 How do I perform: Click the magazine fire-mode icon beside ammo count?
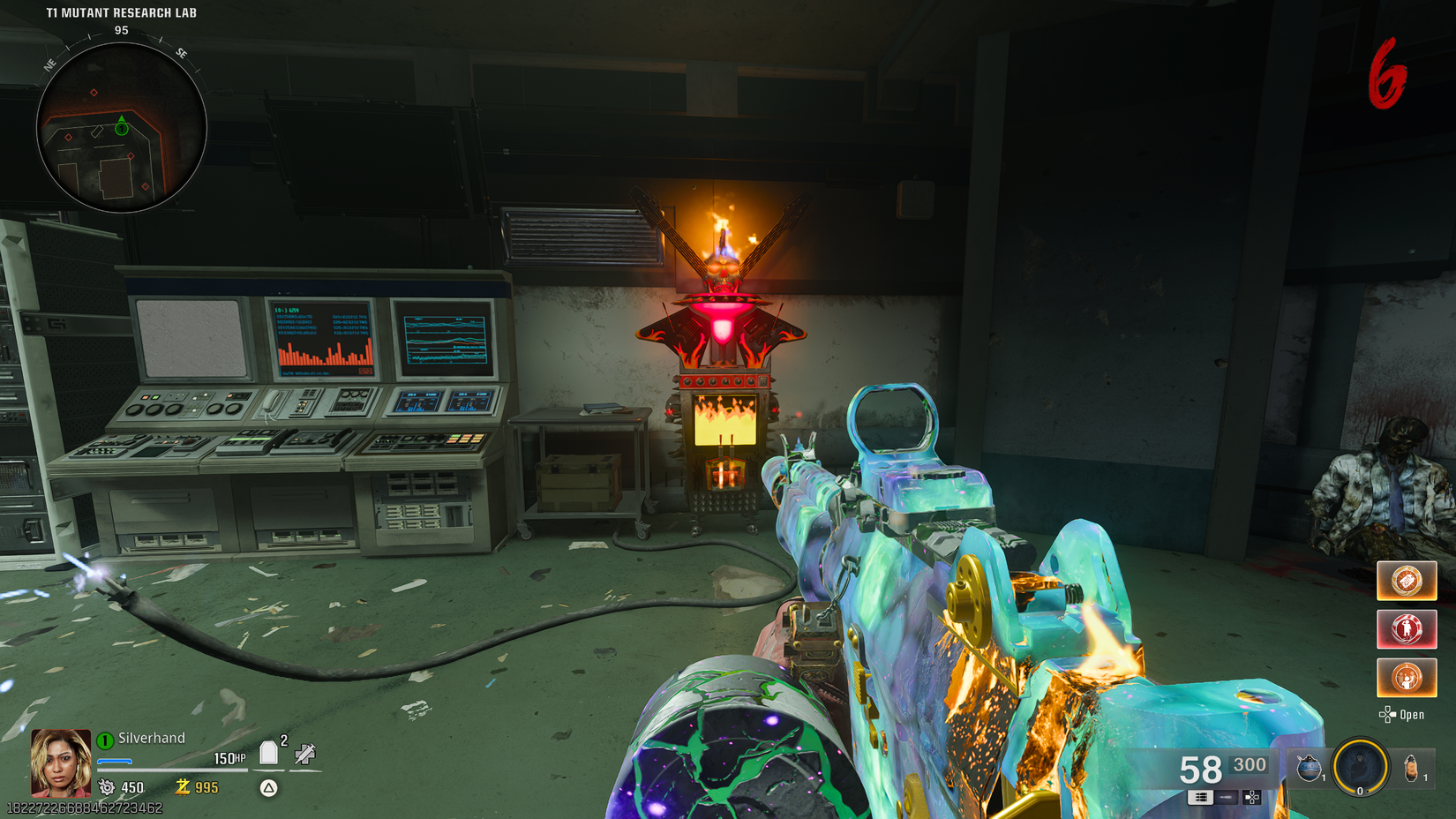pyautogui.click(x=1201, y=797)
